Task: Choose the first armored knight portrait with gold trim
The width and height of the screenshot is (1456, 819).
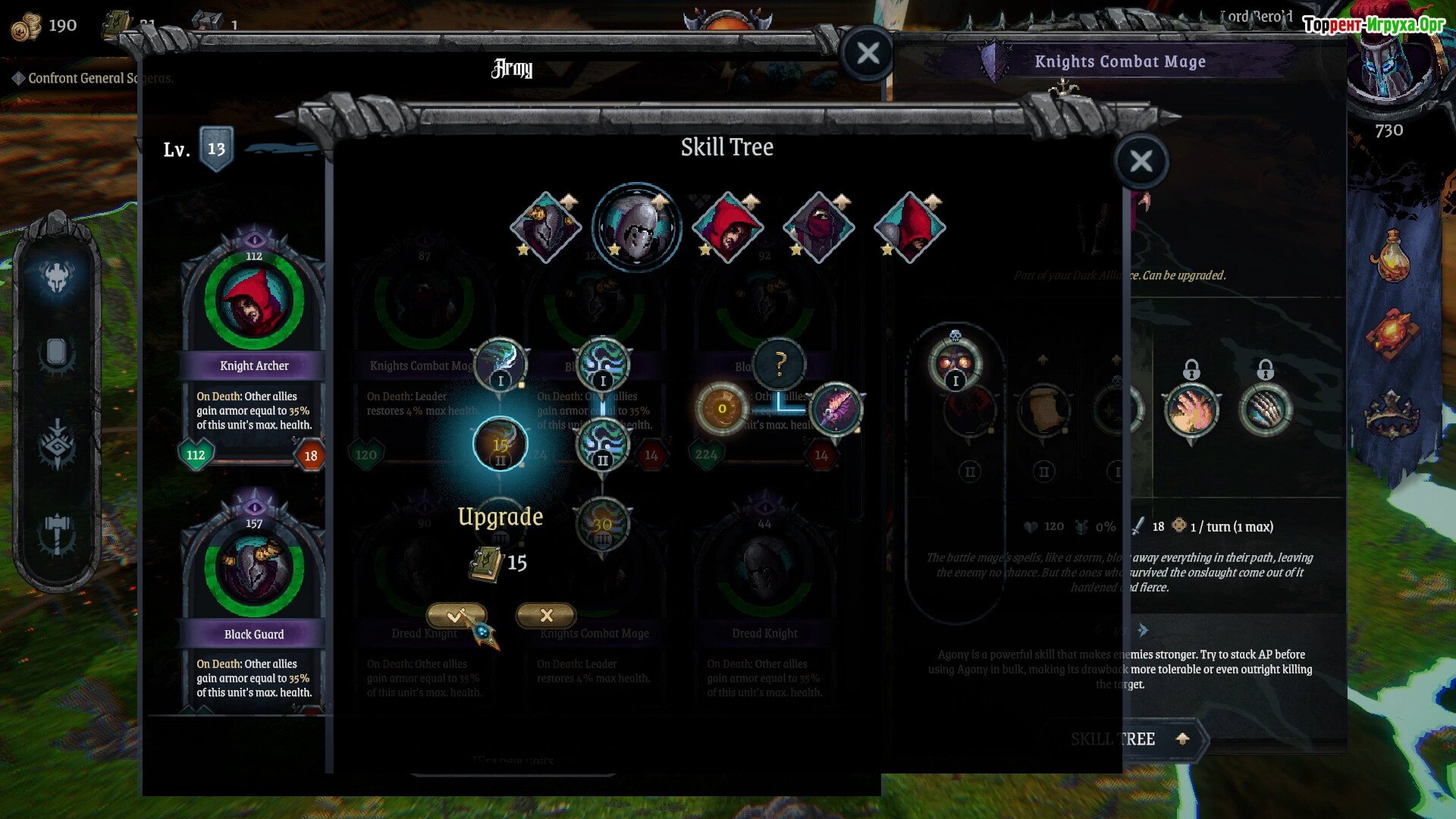Action: tap(545, 227)
